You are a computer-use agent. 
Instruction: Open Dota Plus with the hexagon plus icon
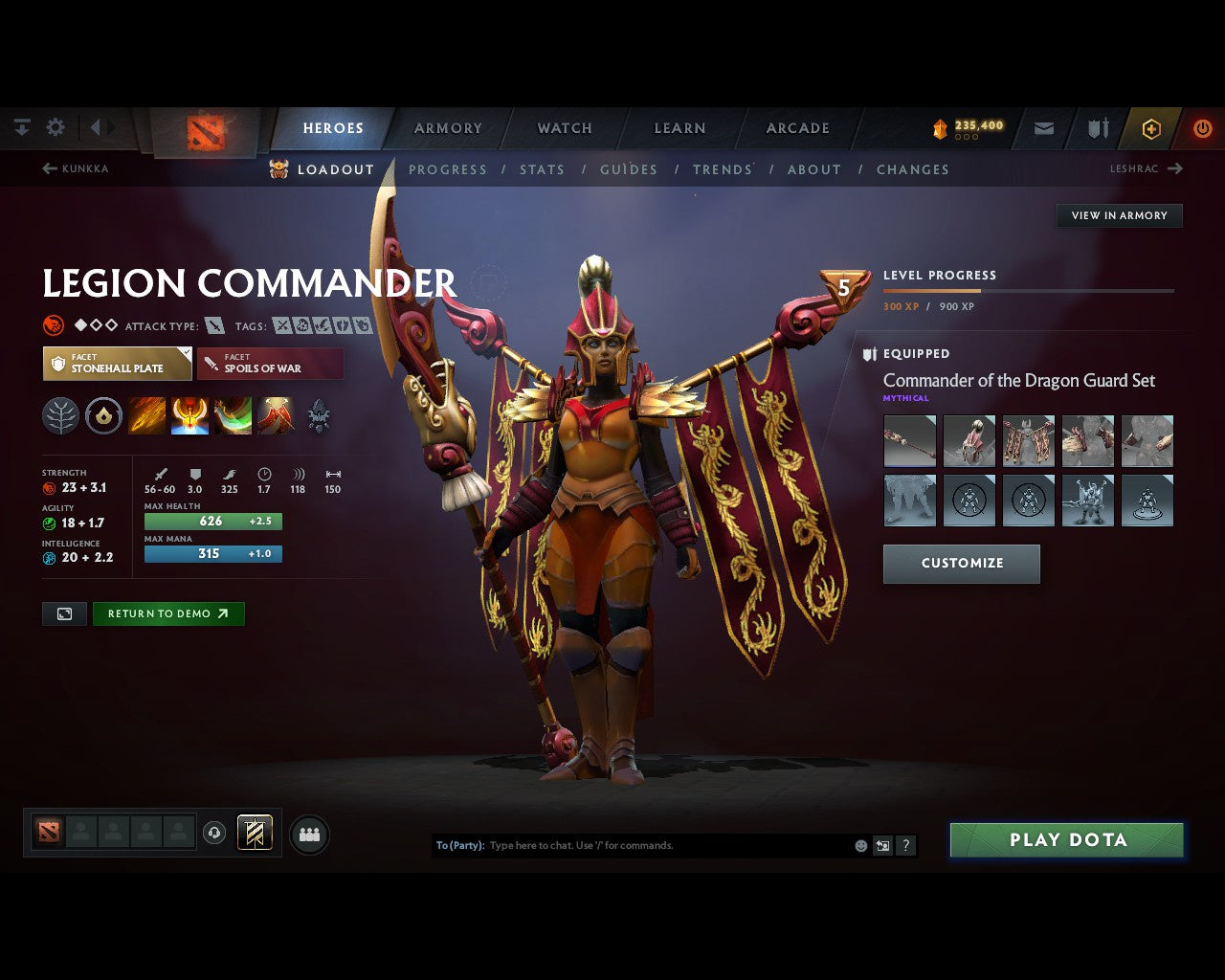pyautogui.click(x=1151, y=127)
